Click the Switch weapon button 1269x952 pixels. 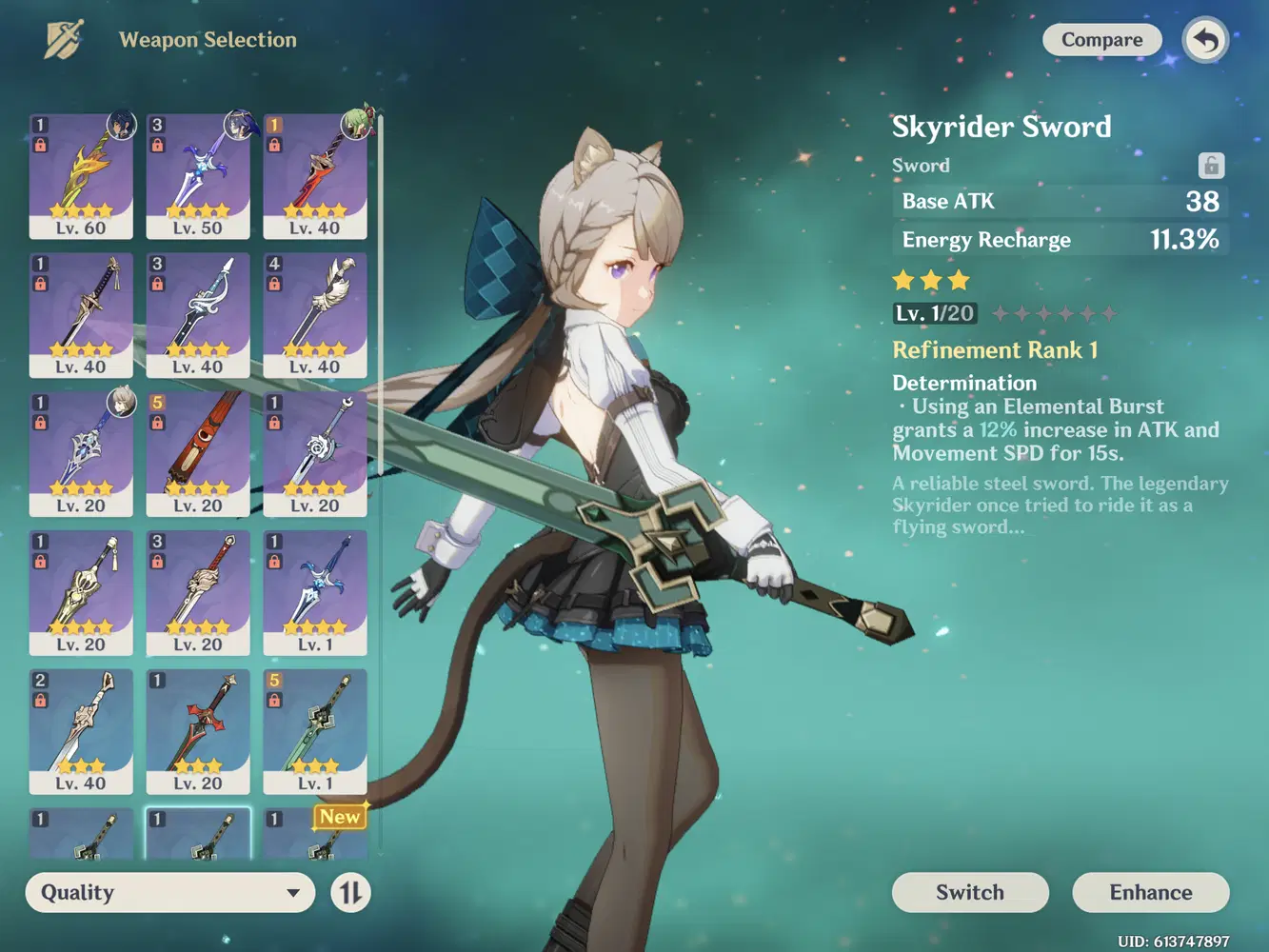tap(969, 892)
